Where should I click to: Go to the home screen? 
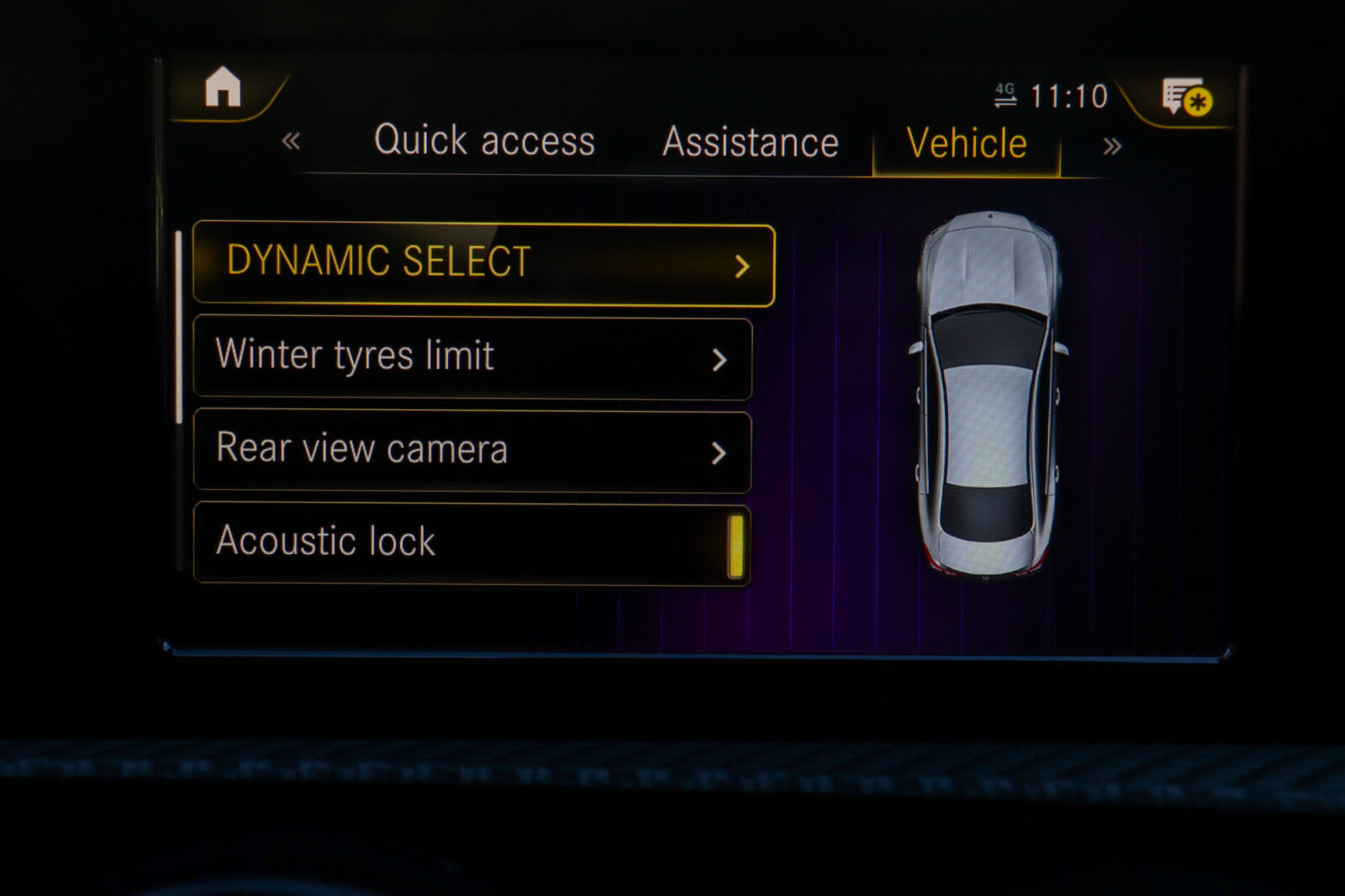coord(223,87)
